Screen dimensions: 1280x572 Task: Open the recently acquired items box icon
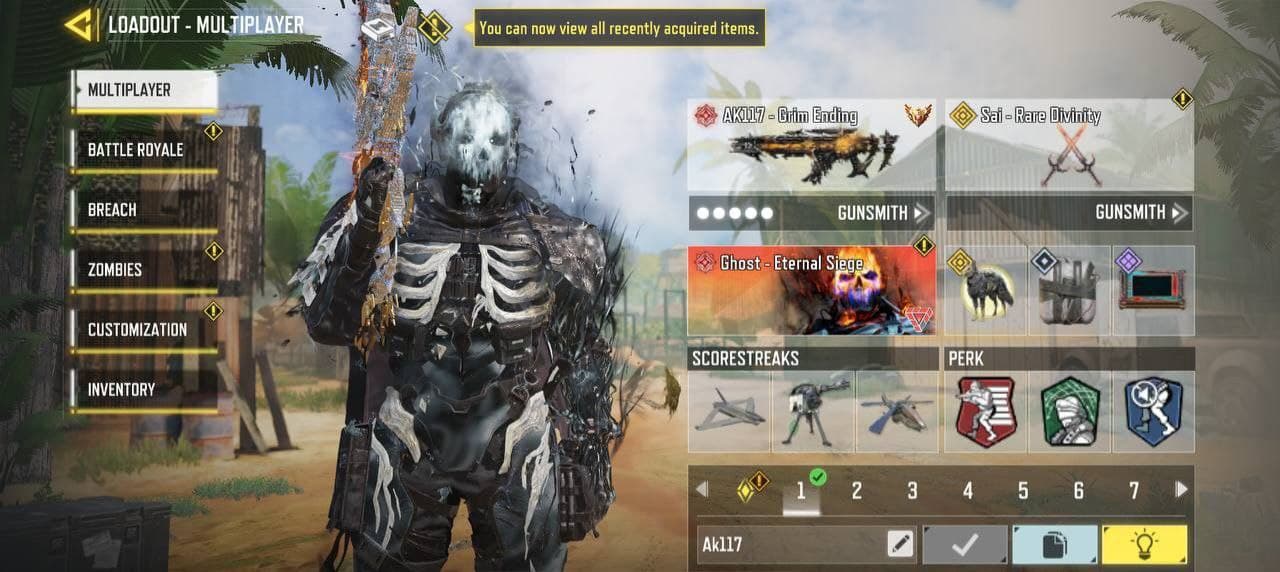click(x=379, y=27)
